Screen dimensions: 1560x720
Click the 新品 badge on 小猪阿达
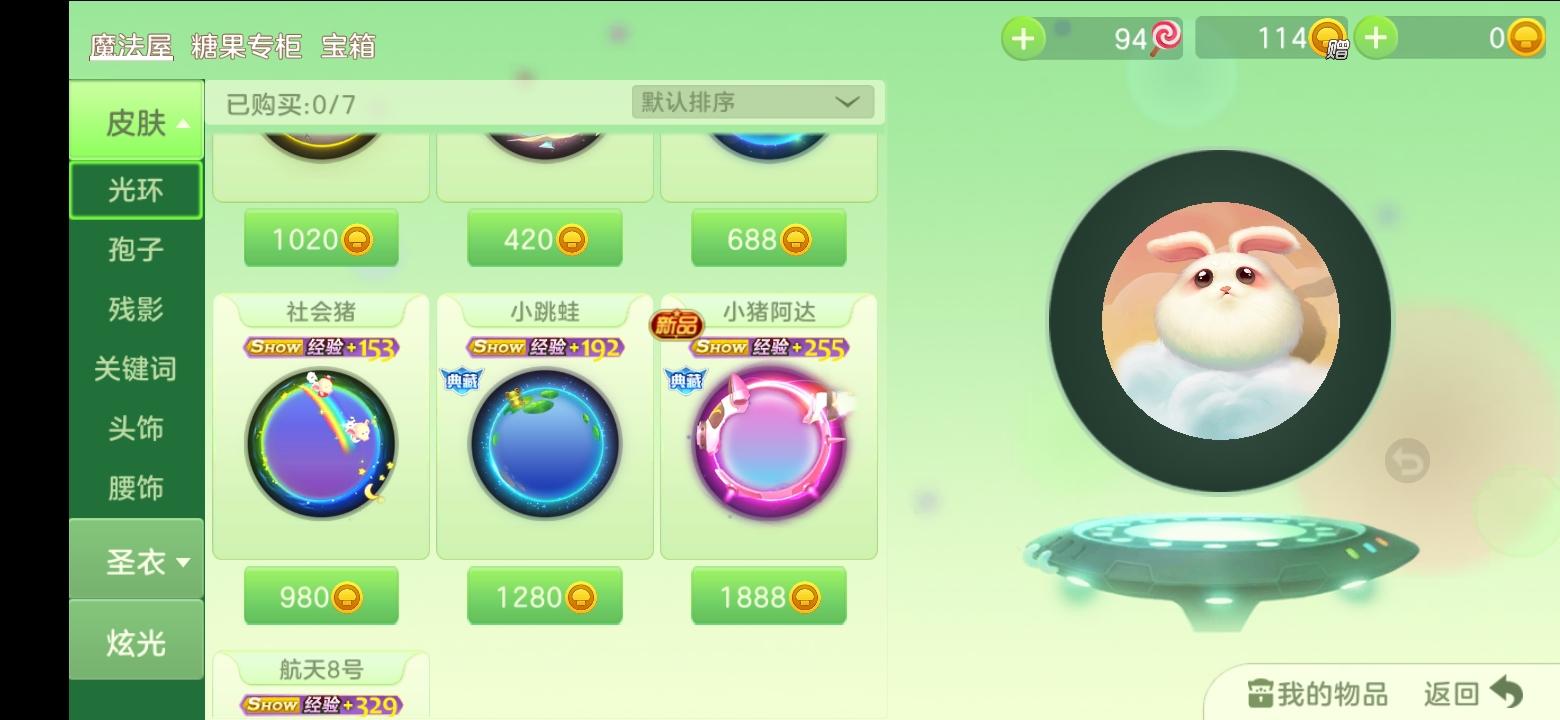tap(679, 326)
